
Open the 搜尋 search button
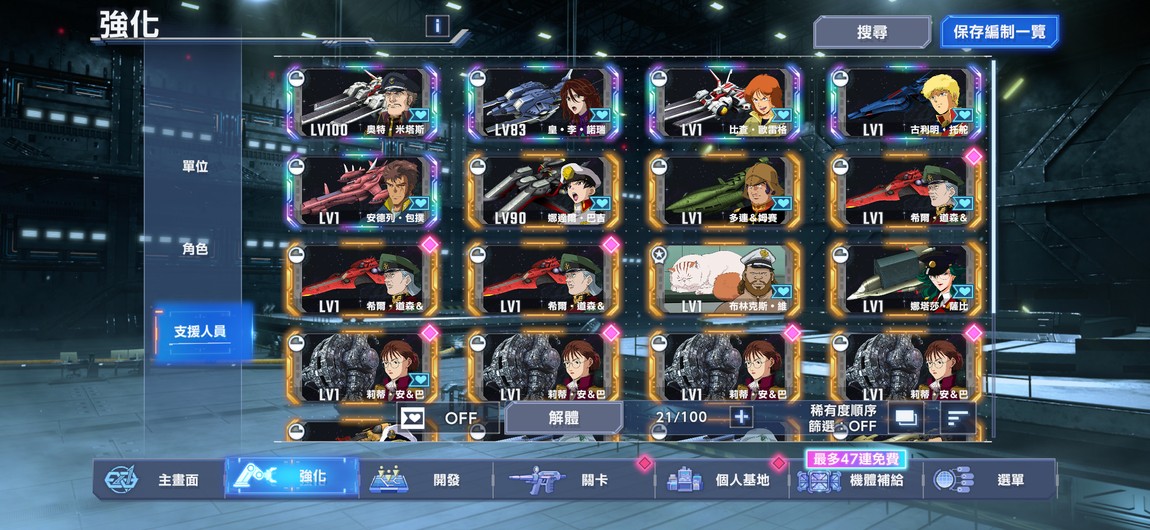tap(872, 32)
